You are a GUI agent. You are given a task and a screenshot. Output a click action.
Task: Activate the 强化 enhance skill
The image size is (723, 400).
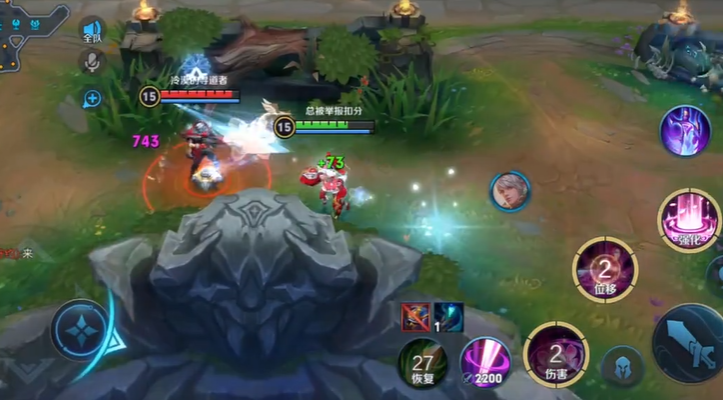click(690, 220)
